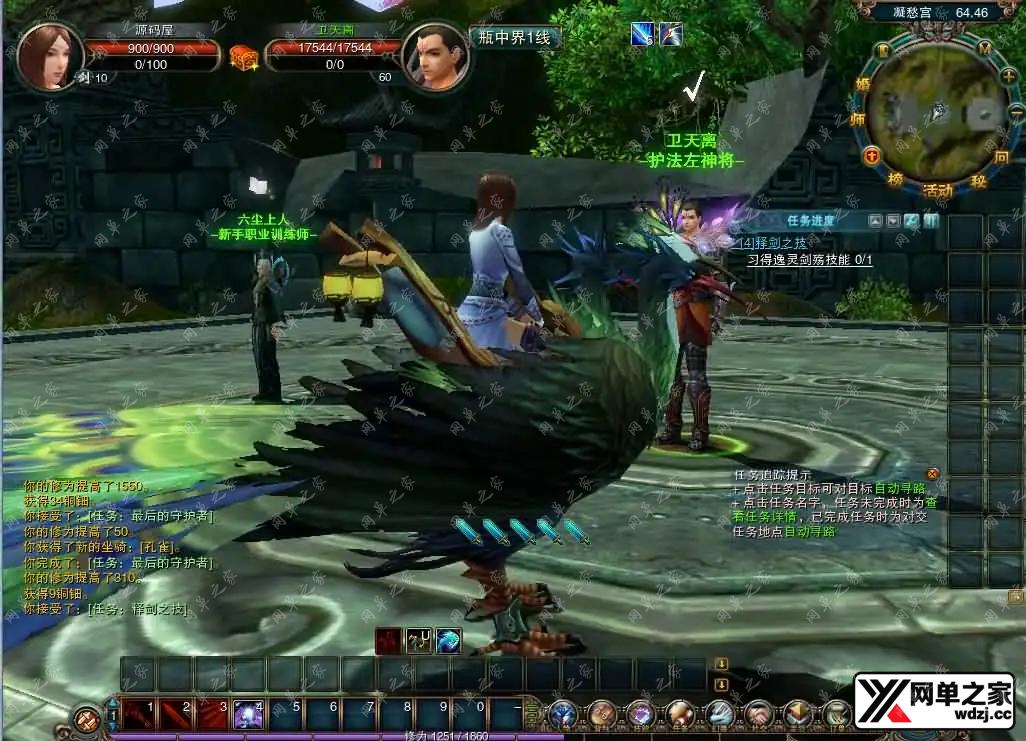
Task: Click the 同 button on the minimap ring
Action: 1001,157
